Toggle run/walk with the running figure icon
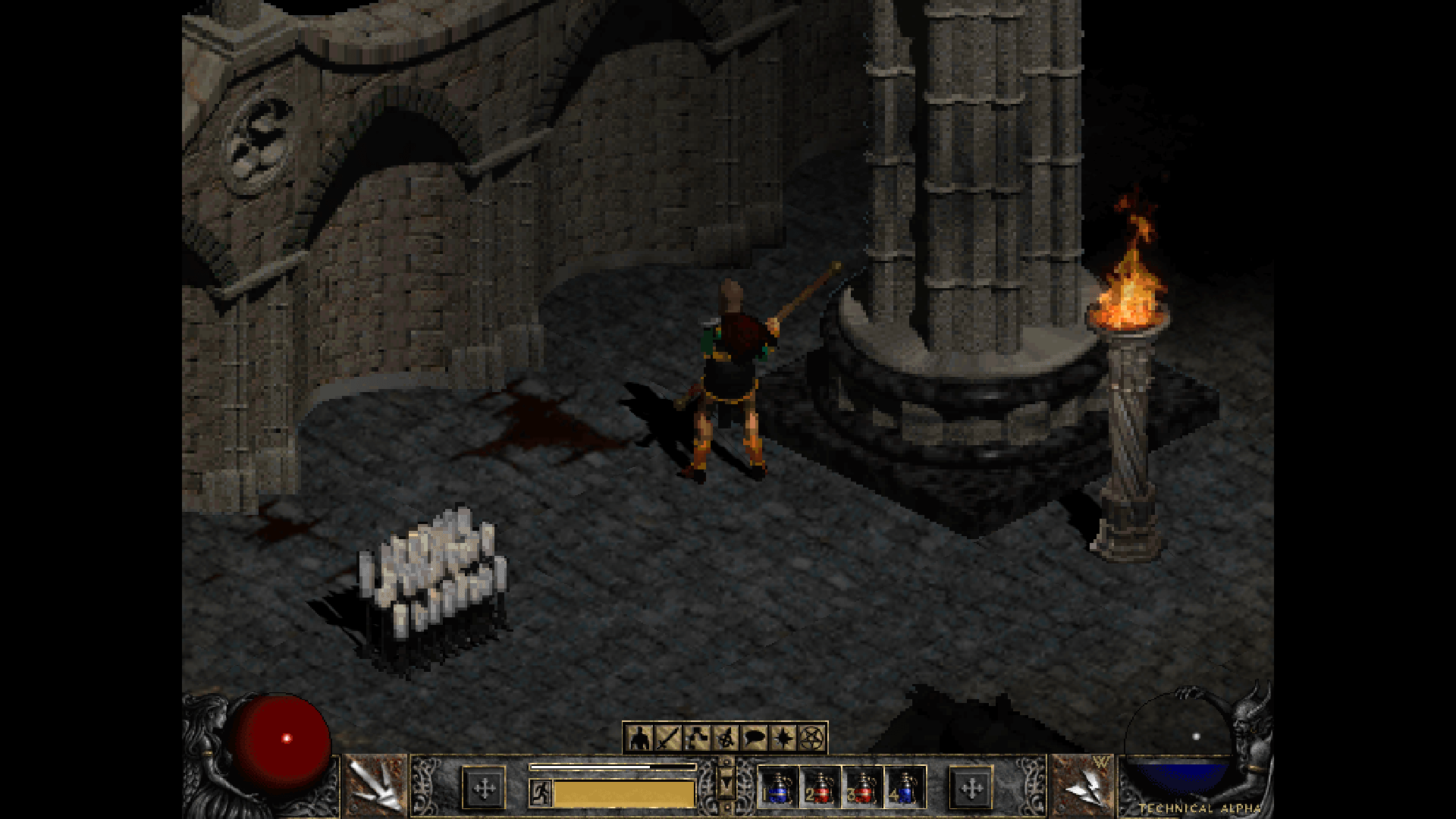Viewport: 1456px width, 819px height. [540, 792]
